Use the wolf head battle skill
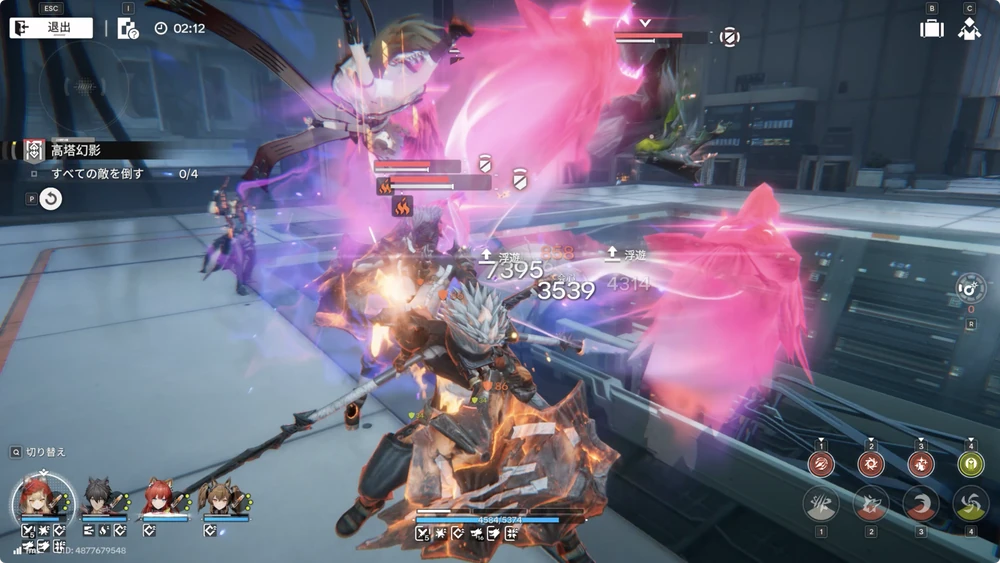Image resolution: width=1000 pixels, height=563 pixels. click(871, 504)
